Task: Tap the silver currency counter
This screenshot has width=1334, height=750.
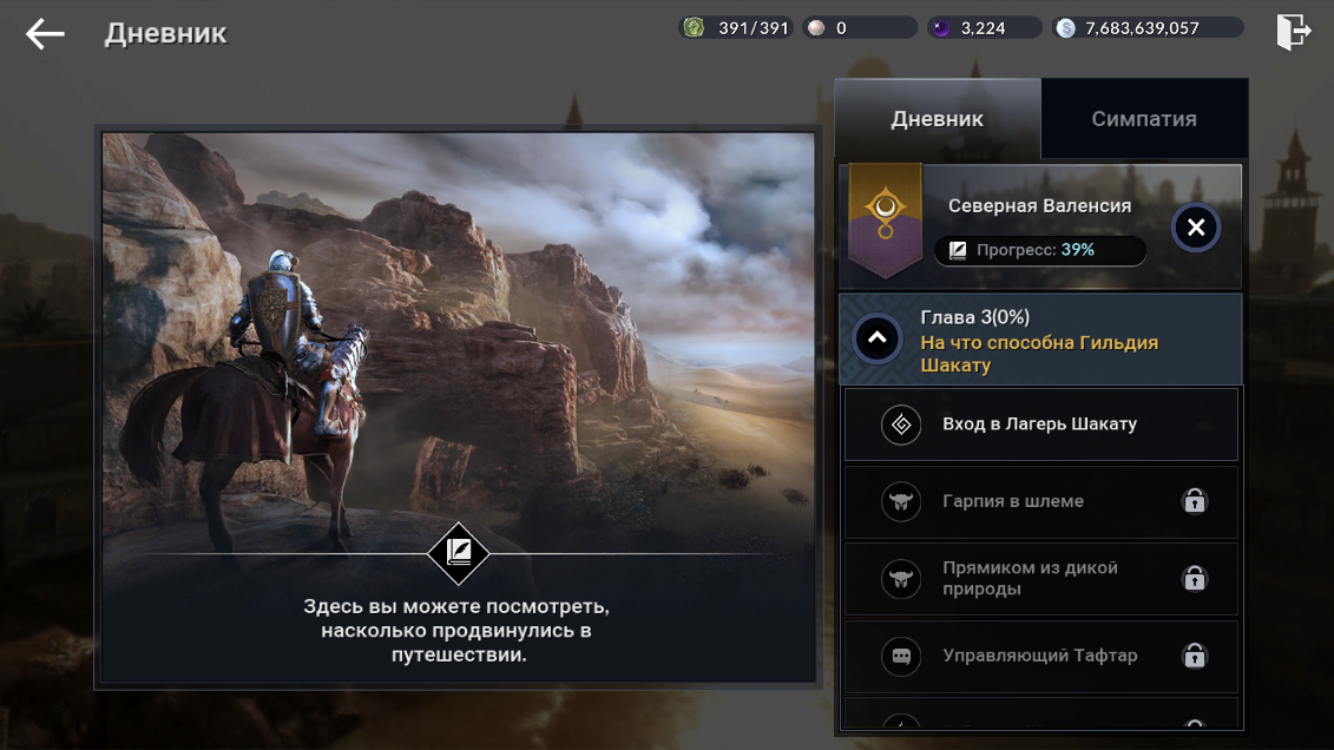Action: click(1148, 28)
